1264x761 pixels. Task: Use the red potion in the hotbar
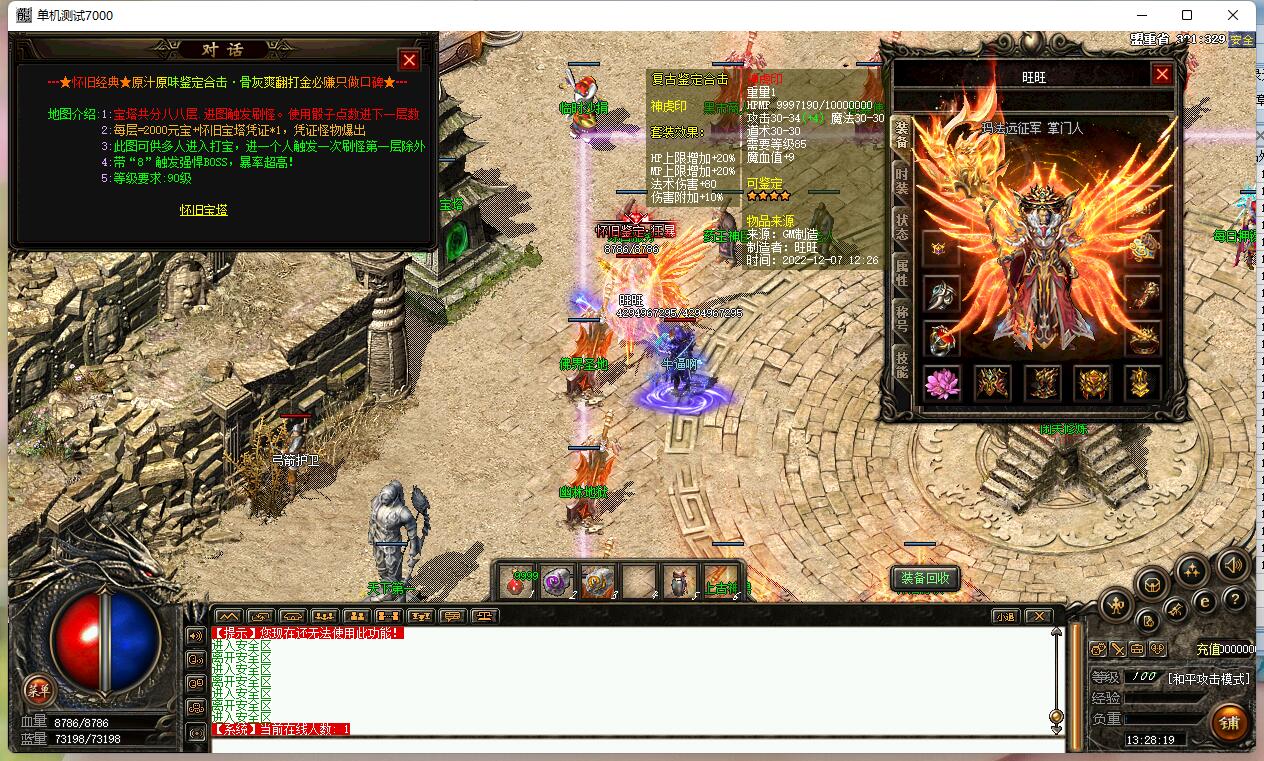520,582
